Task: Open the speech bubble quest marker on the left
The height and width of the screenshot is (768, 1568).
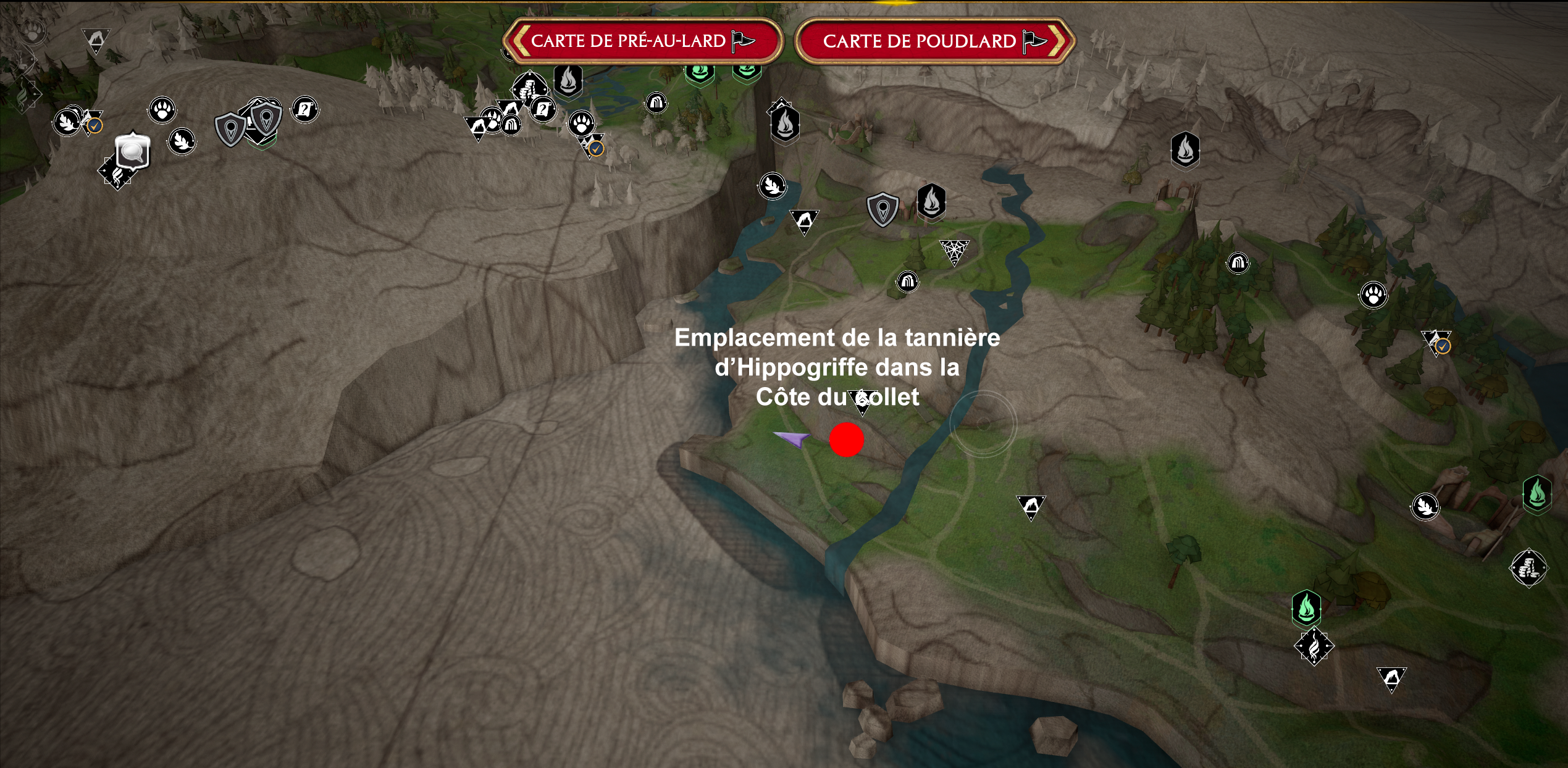Action: click(133, 152)
